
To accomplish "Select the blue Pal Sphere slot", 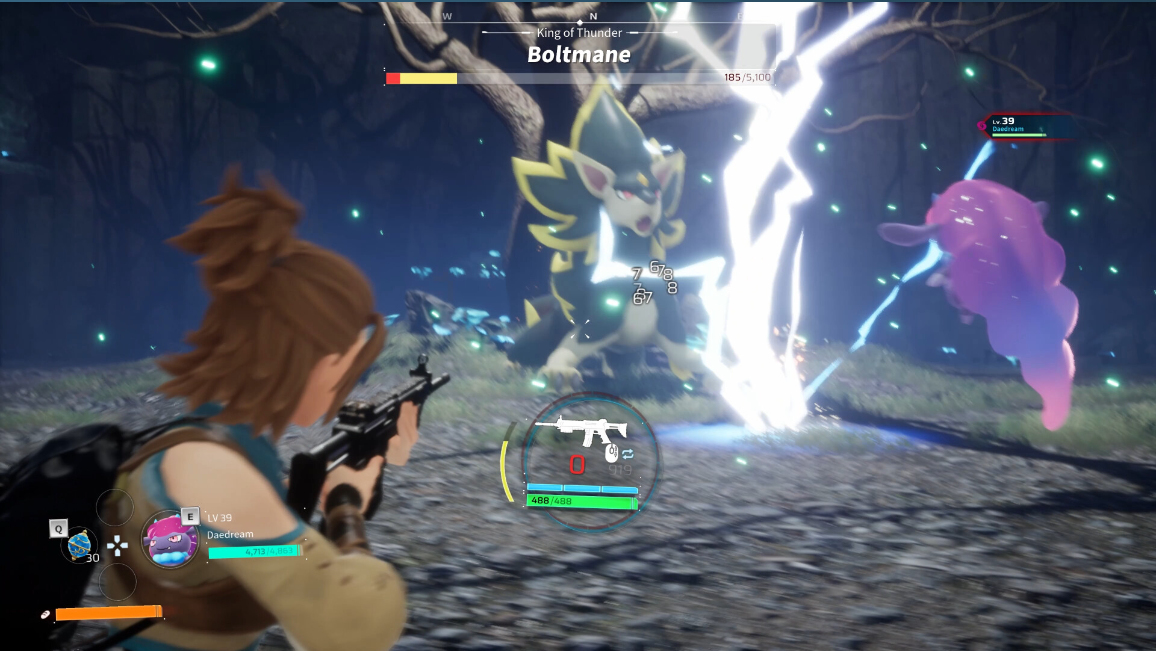I will pyautogui.click(x=80, y=543).
